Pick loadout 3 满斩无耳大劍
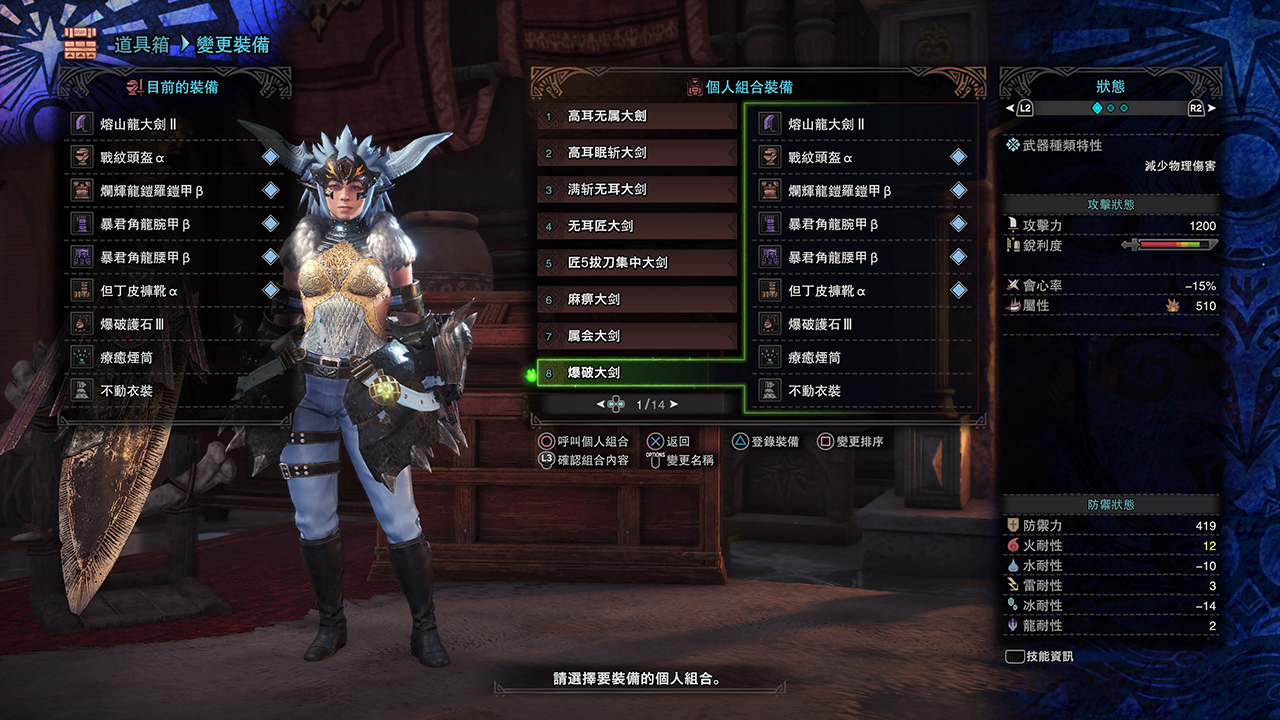The width and height of the screenshot is (1280, 720). [637, 189]
